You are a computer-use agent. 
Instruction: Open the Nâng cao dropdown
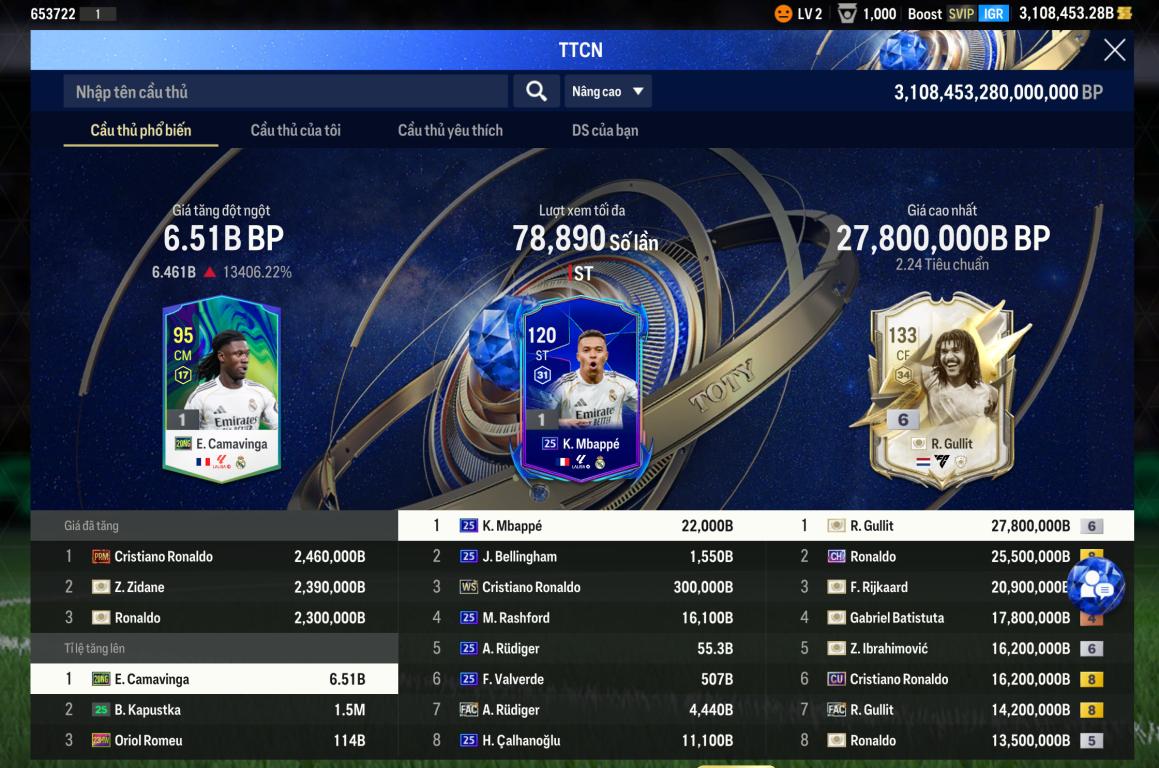tap(608, 92)
